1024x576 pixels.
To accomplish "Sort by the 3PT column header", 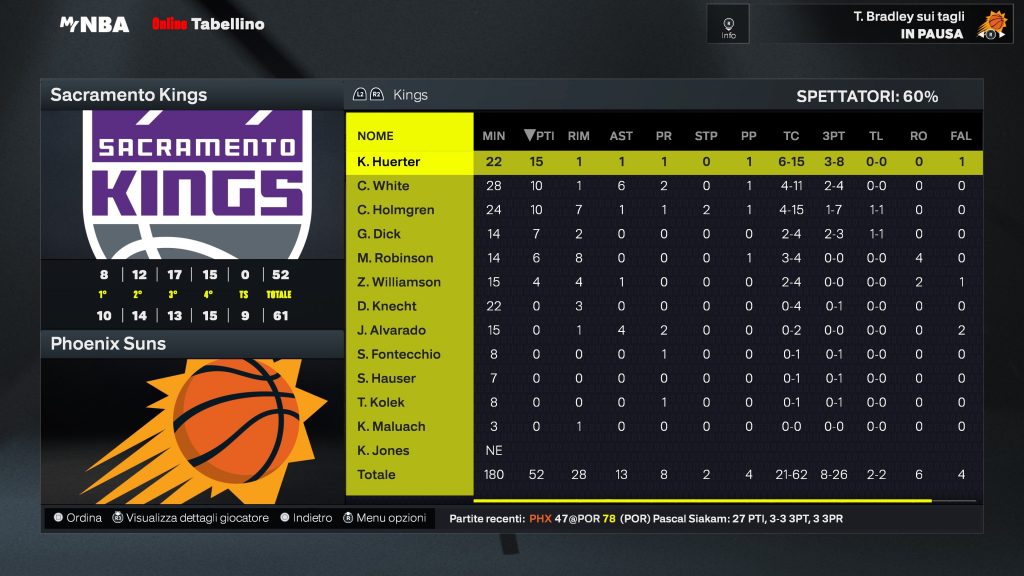I will click(834, 136).
